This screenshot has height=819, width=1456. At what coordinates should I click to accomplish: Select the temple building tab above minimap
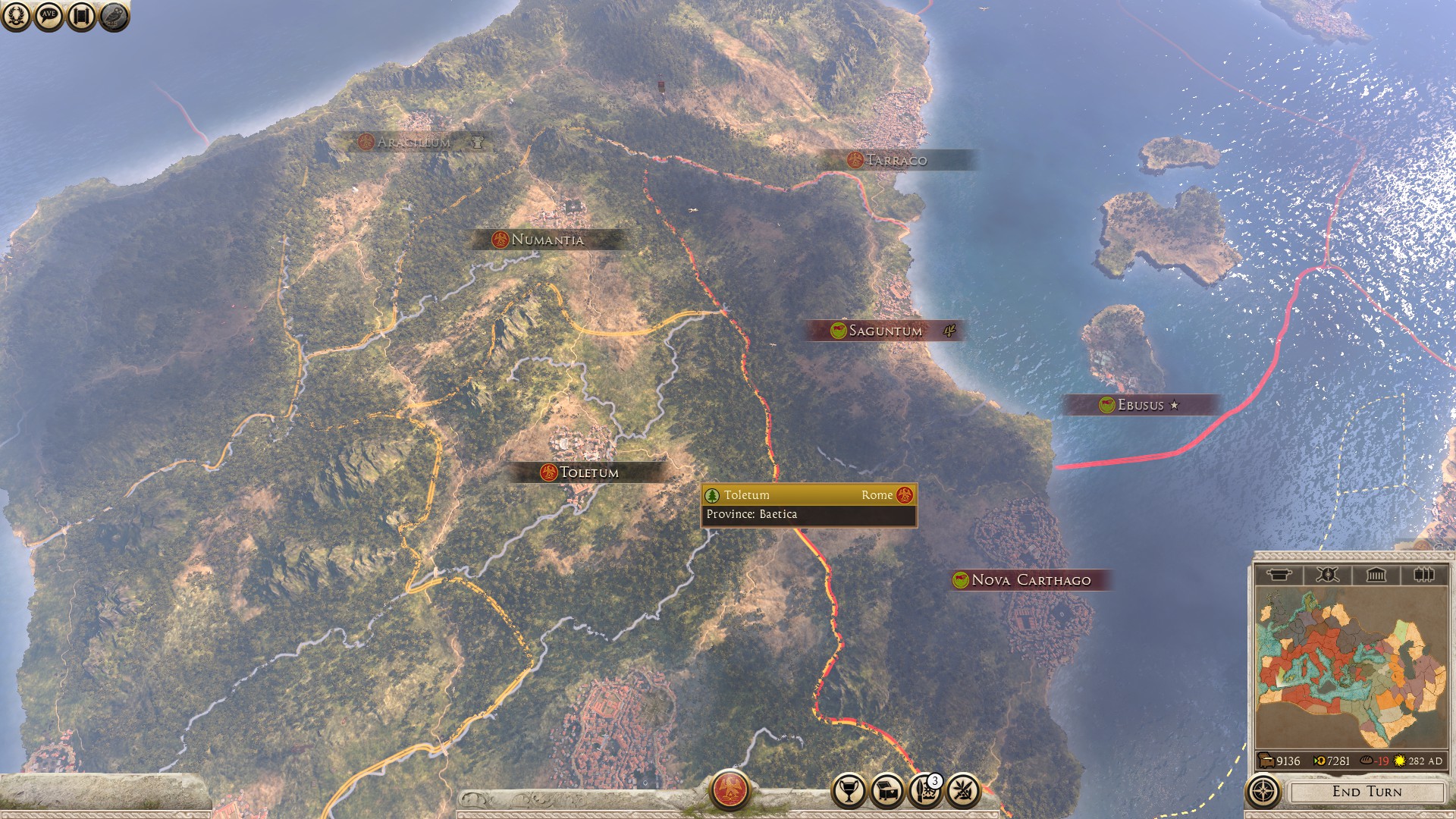(x=1376, y=575)
